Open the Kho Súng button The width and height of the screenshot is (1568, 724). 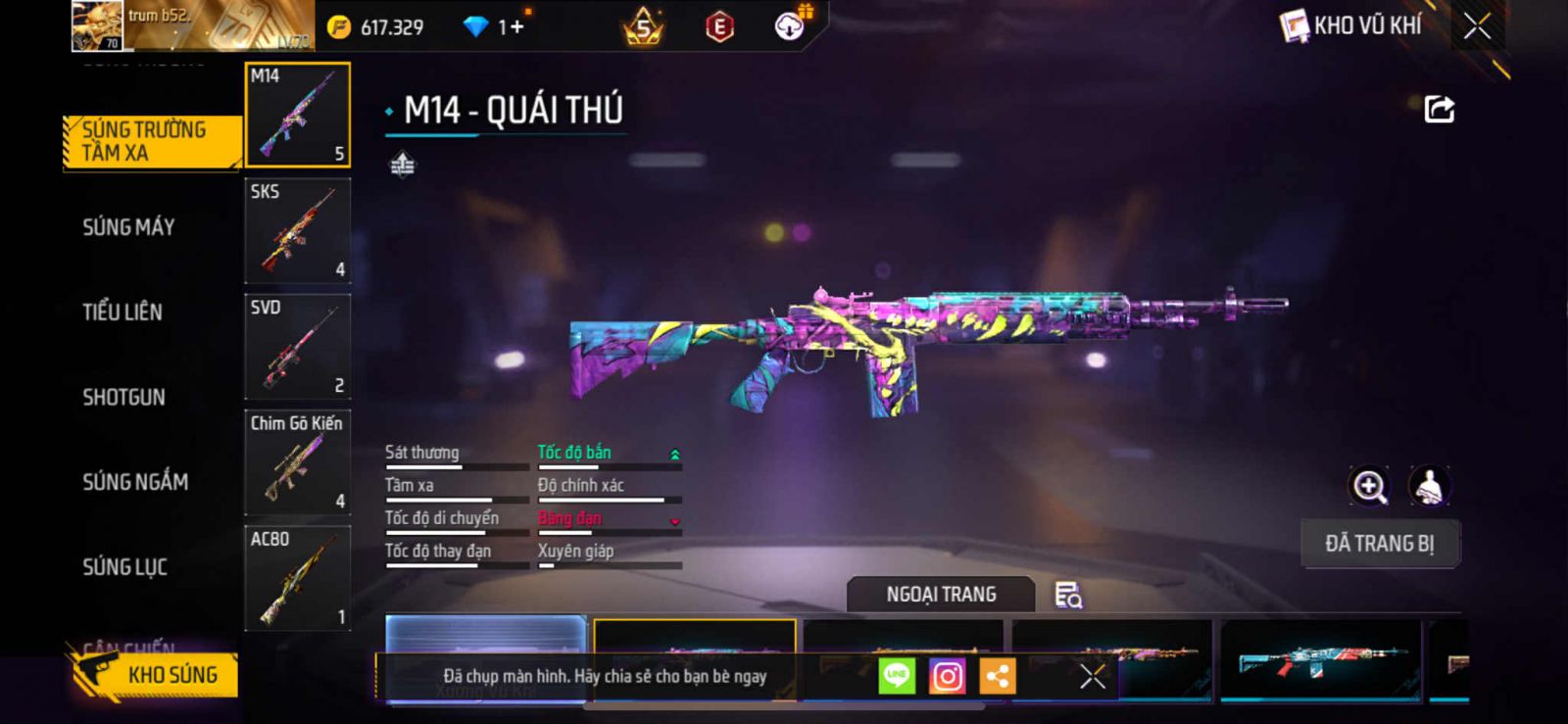pos(157,675)
